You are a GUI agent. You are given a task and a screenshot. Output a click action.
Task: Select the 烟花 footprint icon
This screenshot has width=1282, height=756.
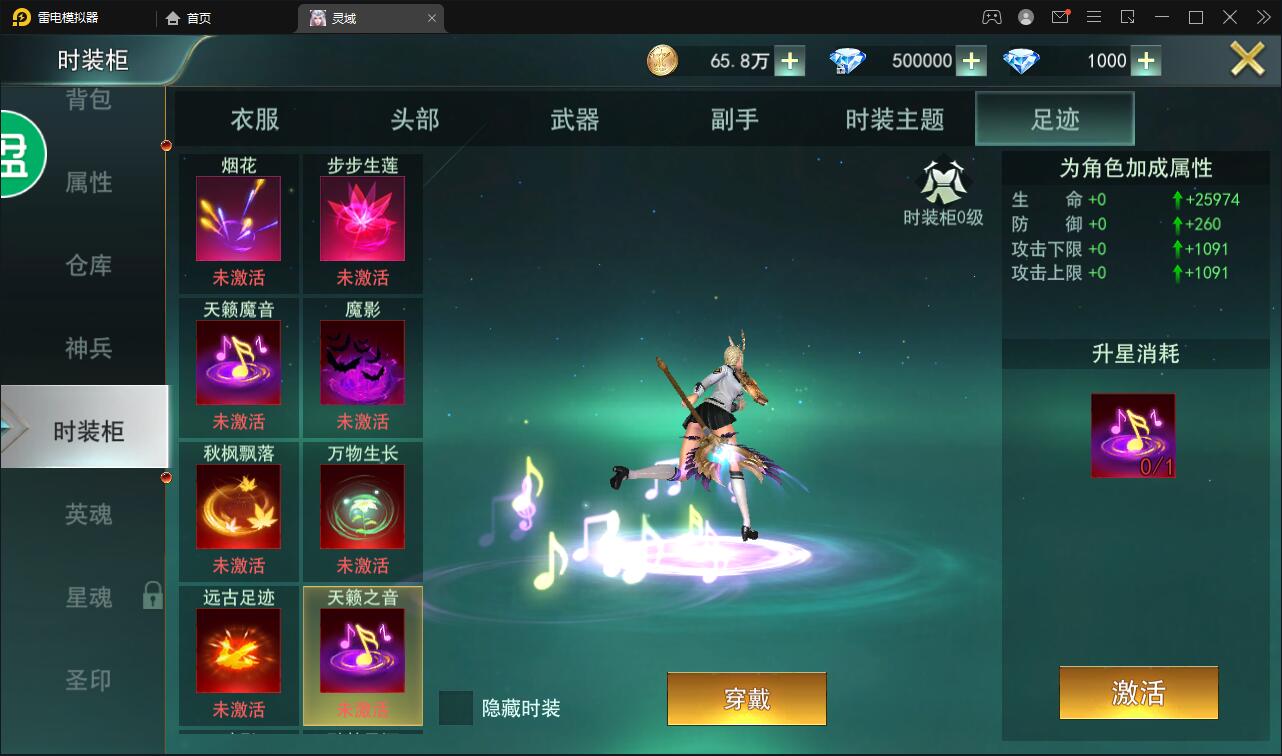pyautogui.click(x=237, y=218)
